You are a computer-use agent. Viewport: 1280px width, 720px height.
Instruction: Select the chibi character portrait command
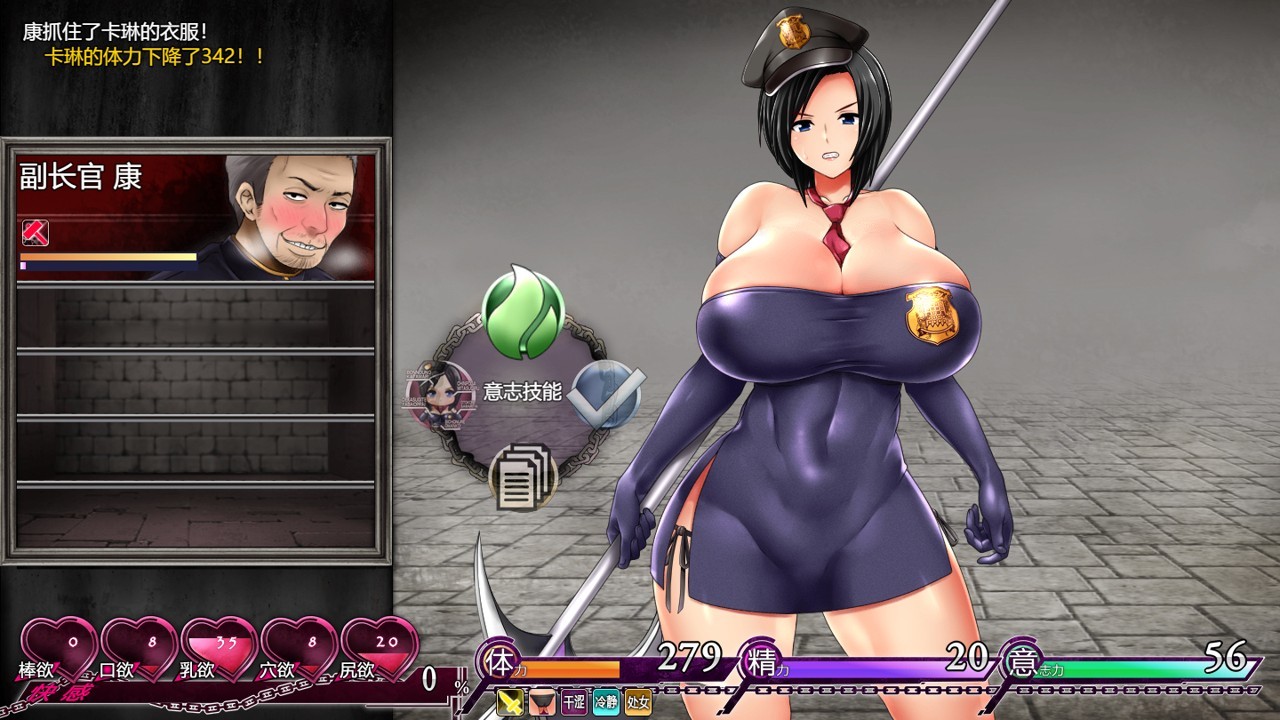(x=440, y=394)
